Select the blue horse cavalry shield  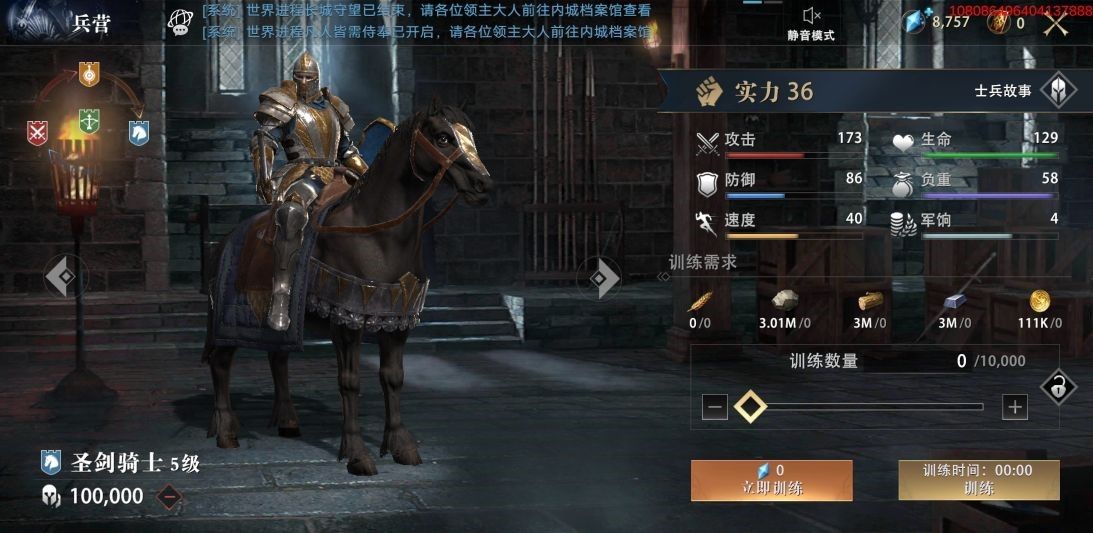tap(139, 132)
